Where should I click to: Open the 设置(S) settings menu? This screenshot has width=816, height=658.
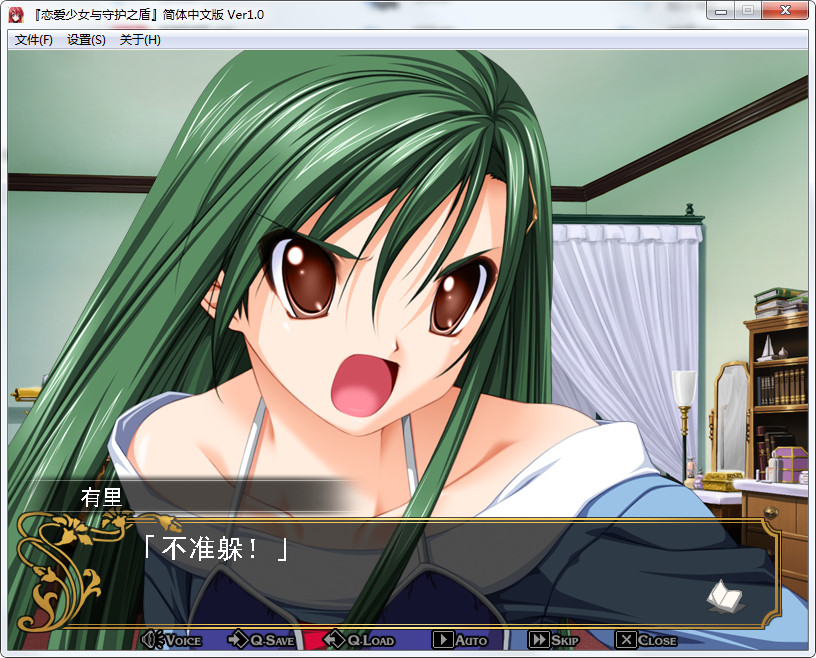(x=86, y=40)
